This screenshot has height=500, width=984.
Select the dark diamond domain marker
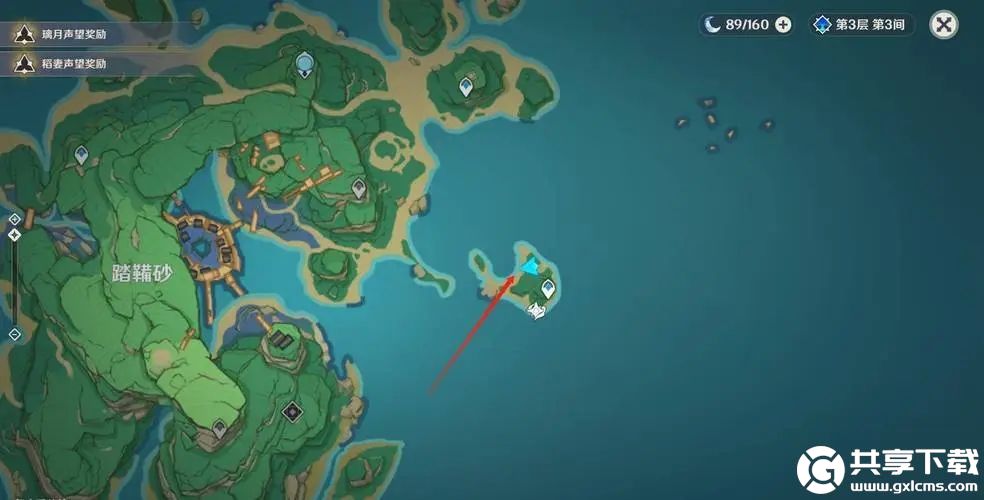click(292, 410)
